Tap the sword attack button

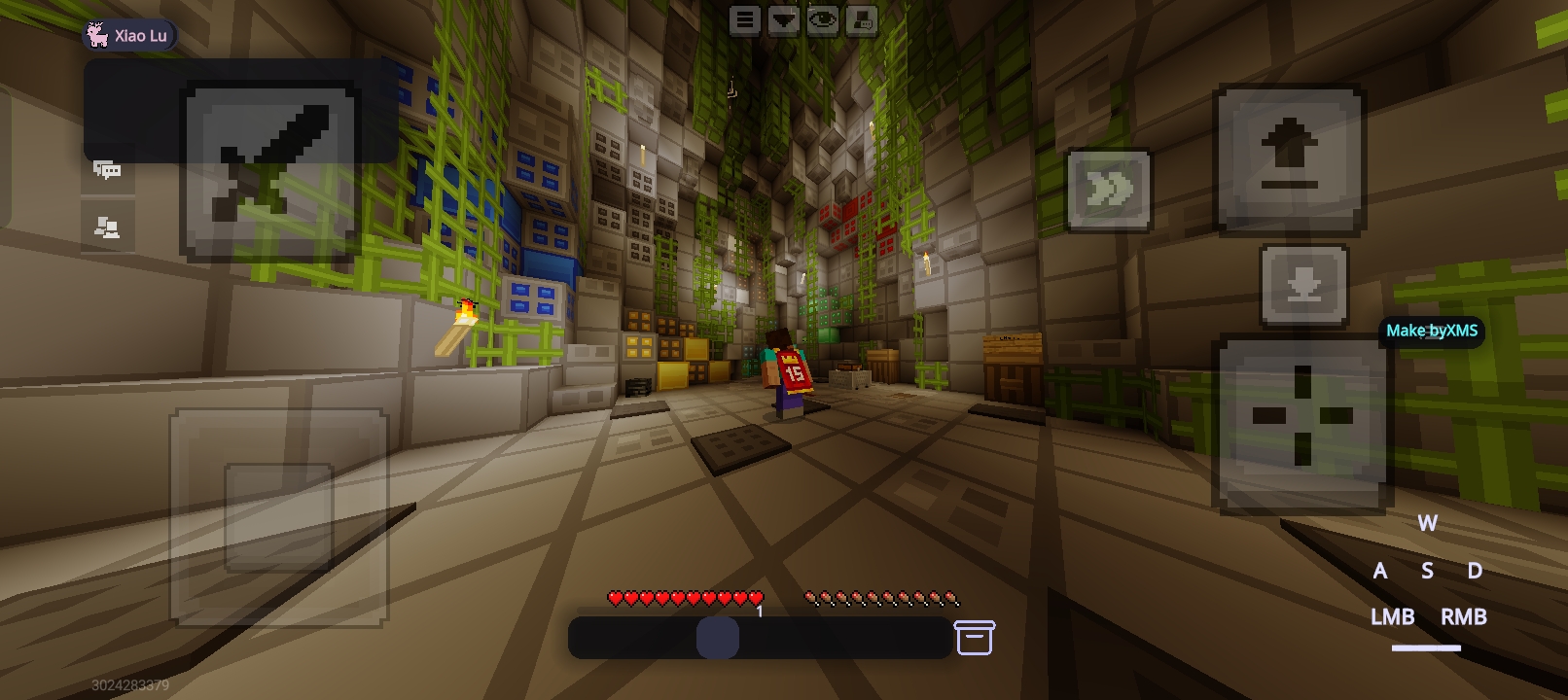pos(270,173)
